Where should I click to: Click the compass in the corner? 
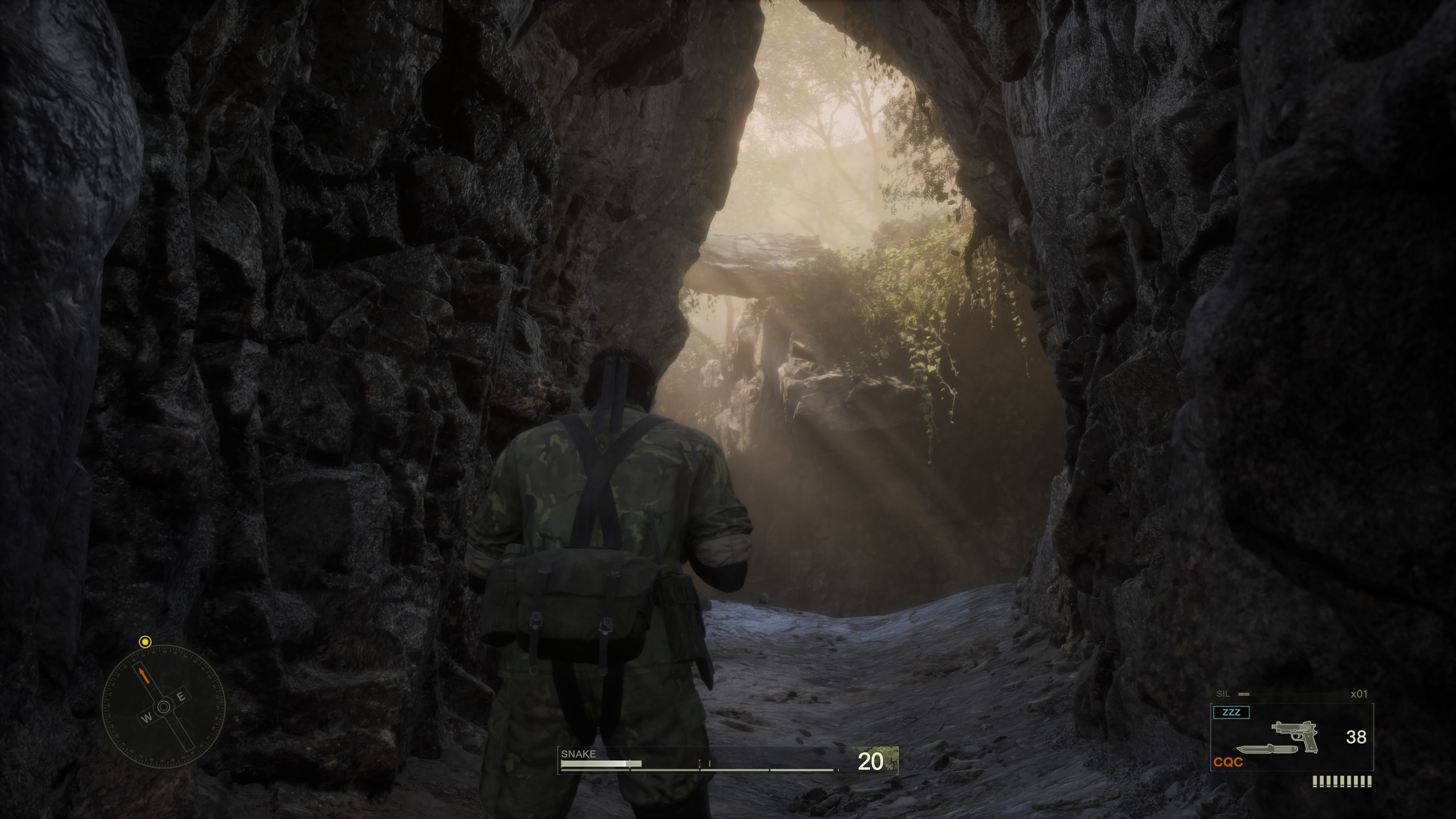point(163,706)
